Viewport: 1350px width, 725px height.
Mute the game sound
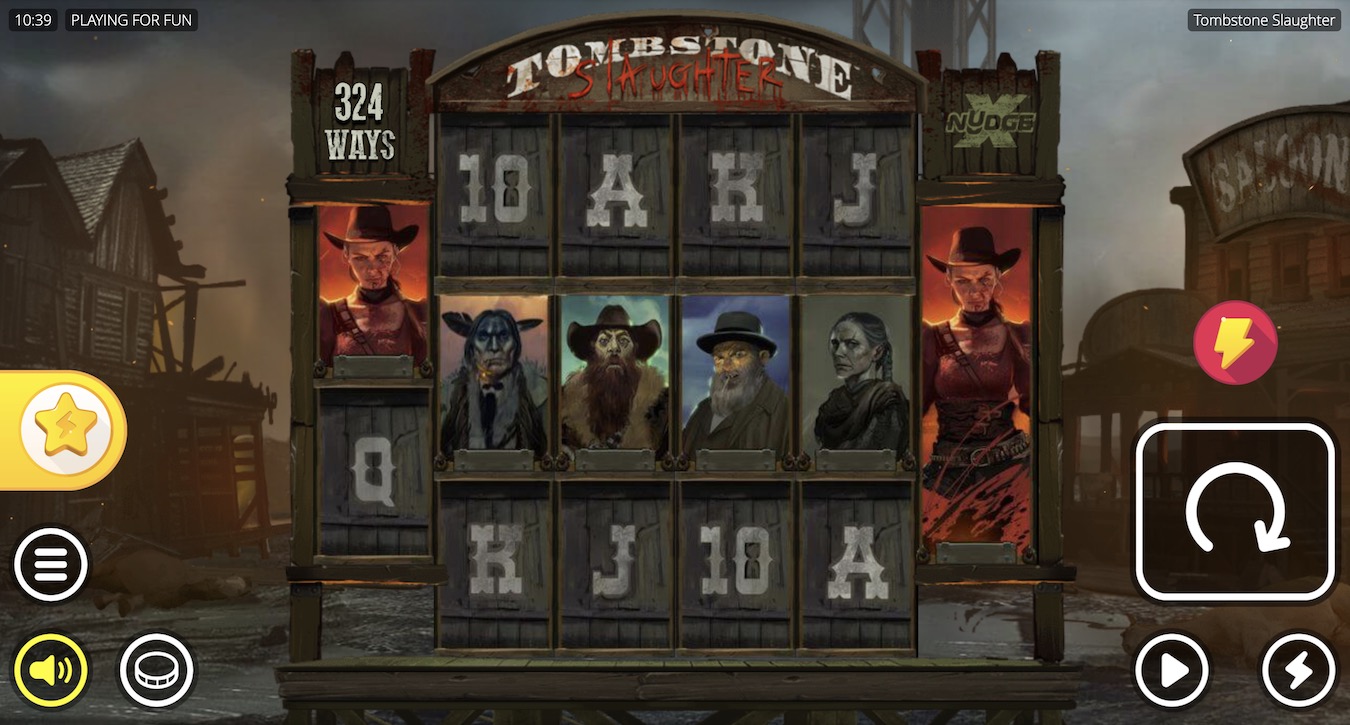tap(51, 670)
